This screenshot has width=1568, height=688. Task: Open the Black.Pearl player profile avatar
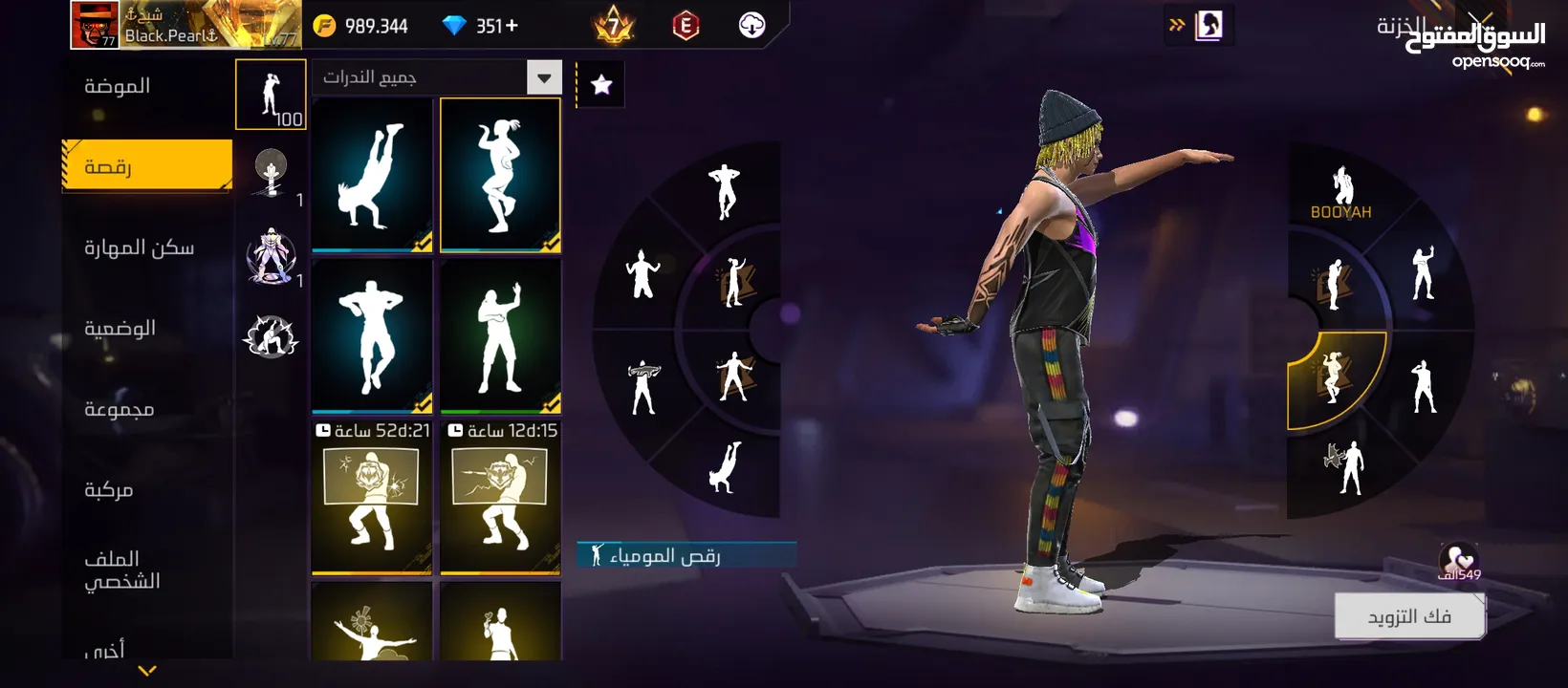(95, 25)
